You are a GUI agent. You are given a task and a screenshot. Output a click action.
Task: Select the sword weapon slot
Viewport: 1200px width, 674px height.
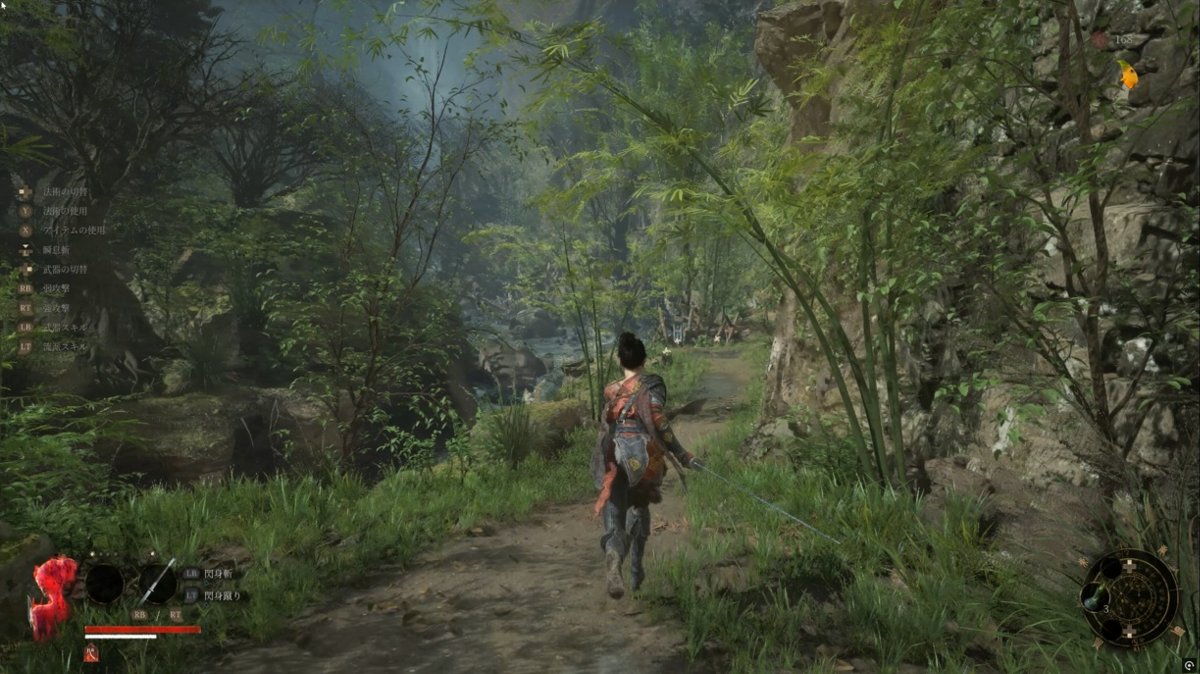(x=157, y=583)
